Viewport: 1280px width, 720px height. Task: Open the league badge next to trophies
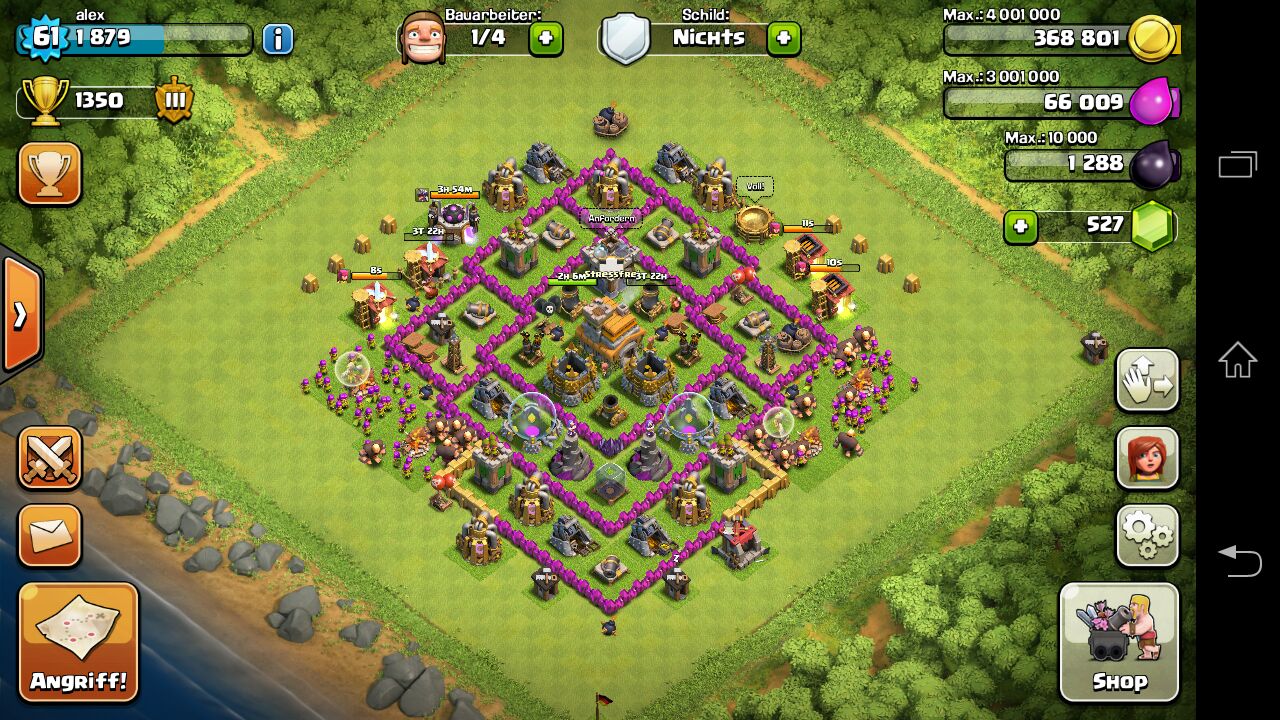[174, 101]
